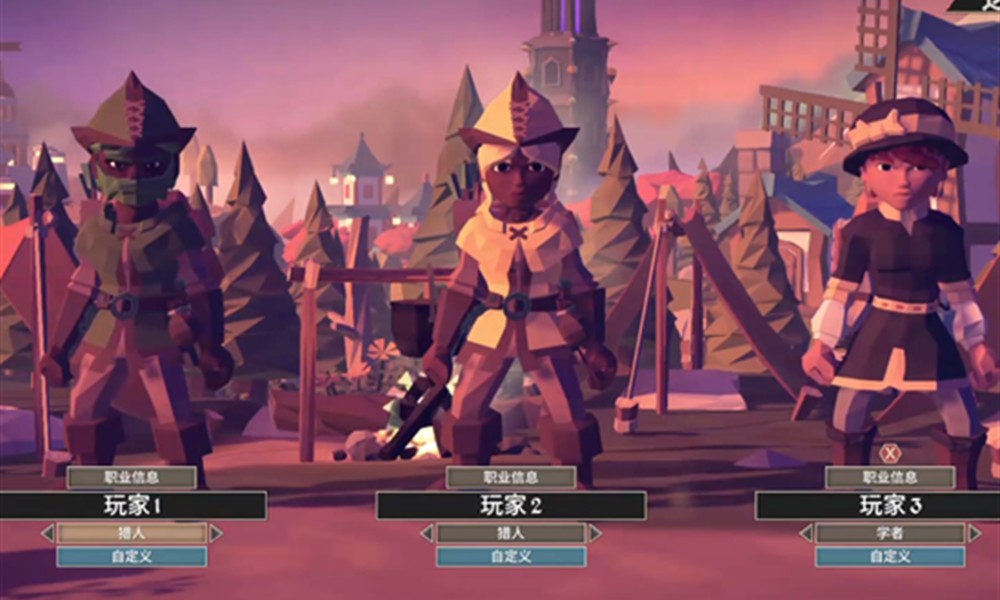The image size is (1000, 600).
Task: Switch 玩家 3 to the next class
Action: point(974,534)
